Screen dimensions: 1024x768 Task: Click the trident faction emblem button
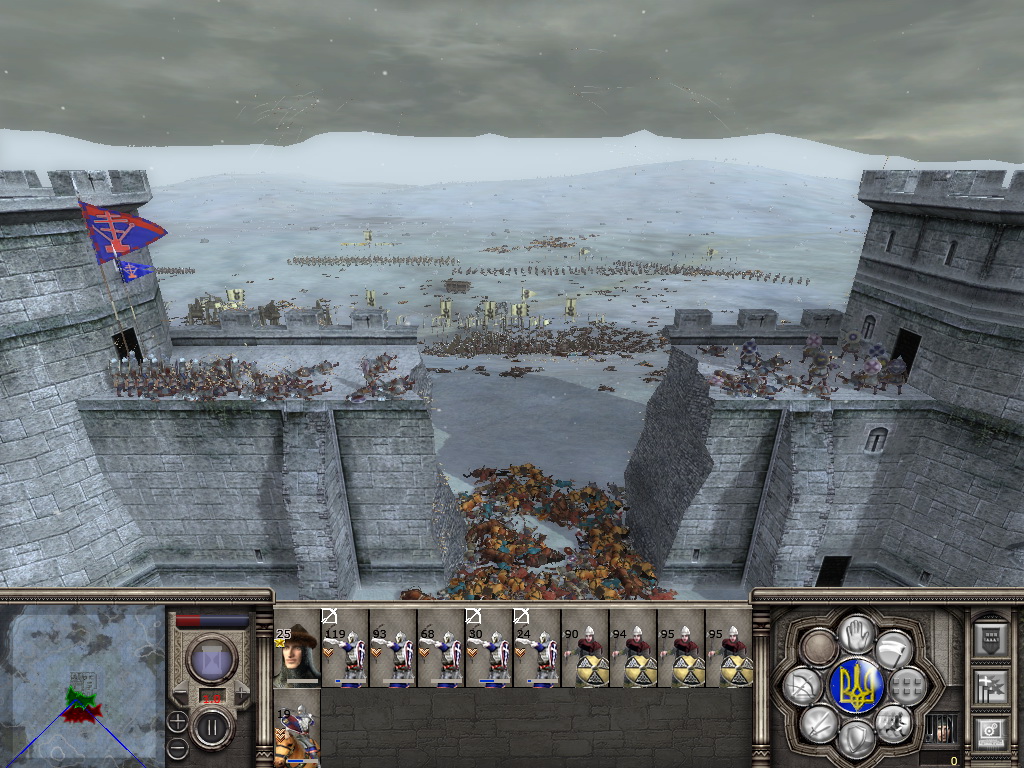[x=856, y=686]
